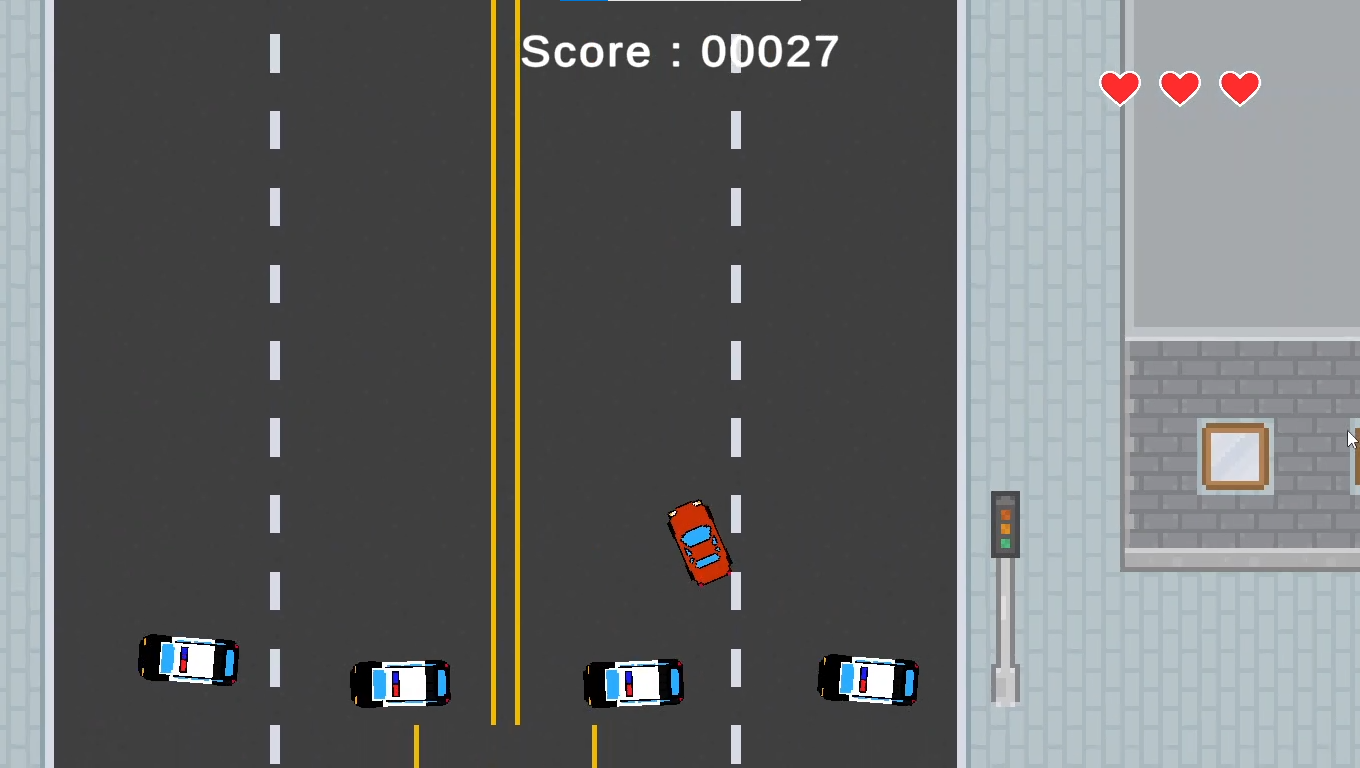Screen dimensions: 1360x768
Task: Select the Score : 00027 label
Action: point(678,51)
